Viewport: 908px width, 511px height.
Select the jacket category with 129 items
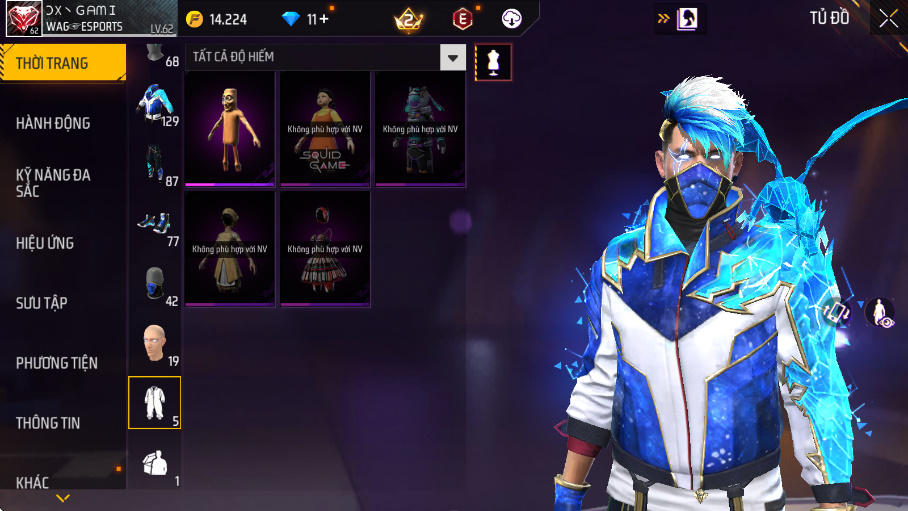click(x=154, y=103)
